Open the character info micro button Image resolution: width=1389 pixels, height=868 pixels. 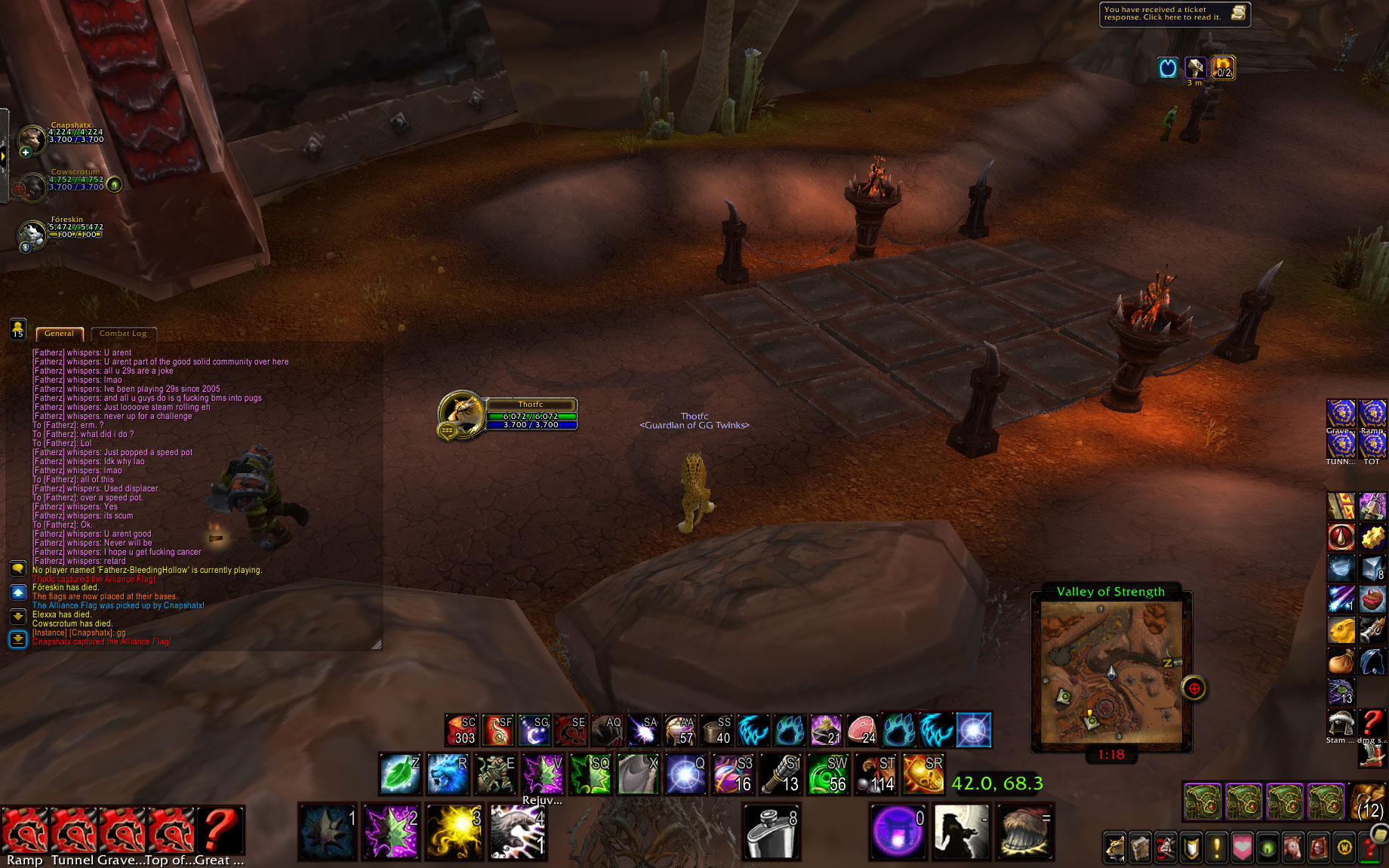point(1114,848)
